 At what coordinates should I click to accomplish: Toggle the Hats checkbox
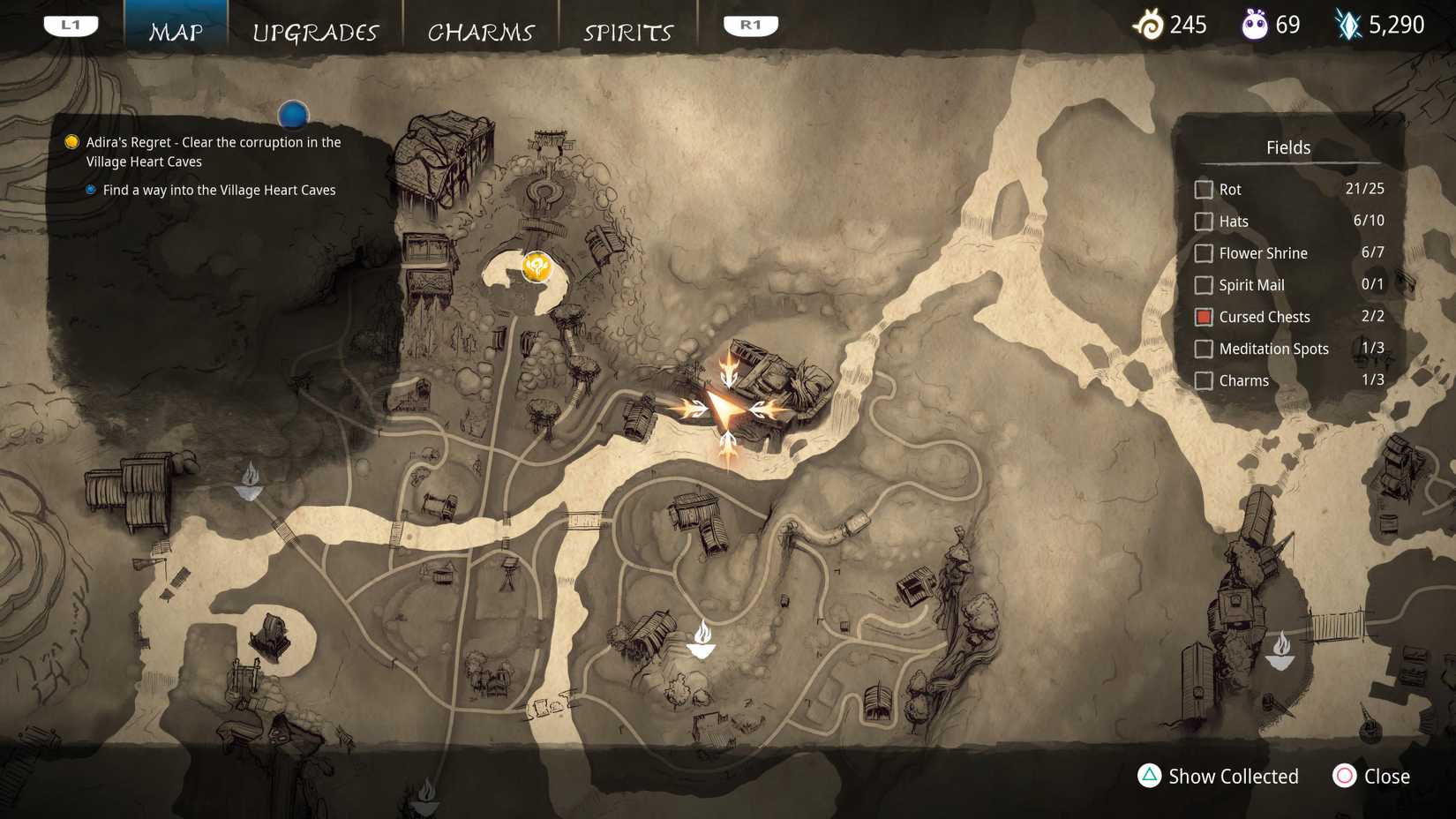pyautogui.click(x=1204, y=221)
